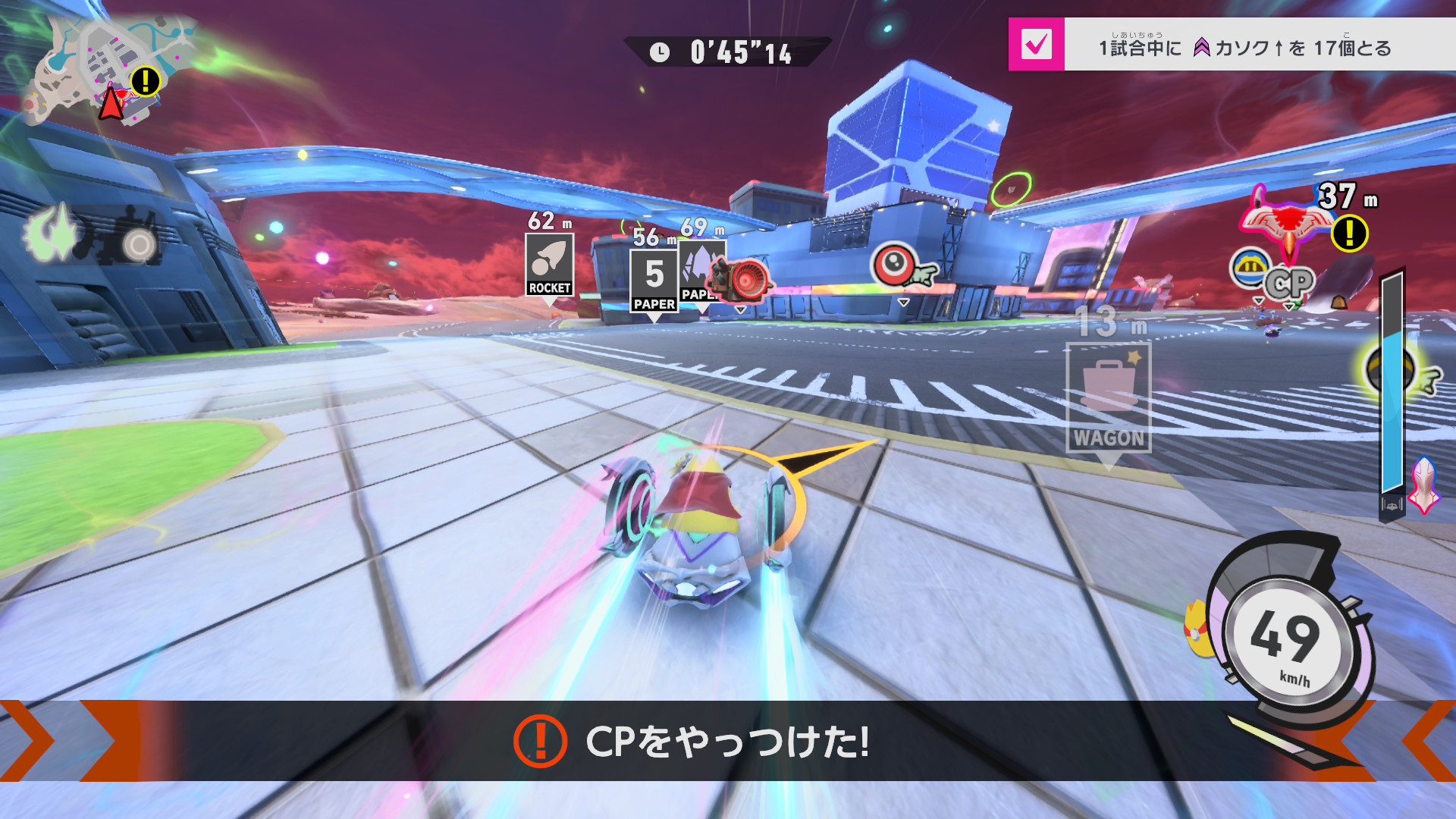This screenshot has height=819, width=1456.
Task: Click the yellow exclamation beside the red bird marker
Action: (x=1350, y=233)
